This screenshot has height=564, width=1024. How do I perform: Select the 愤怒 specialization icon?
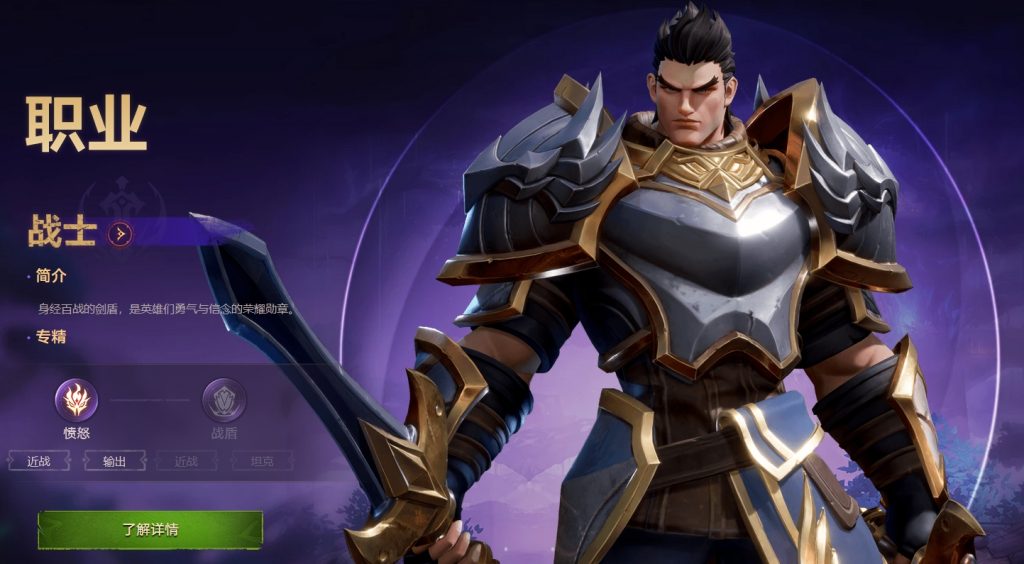[76, 400]
